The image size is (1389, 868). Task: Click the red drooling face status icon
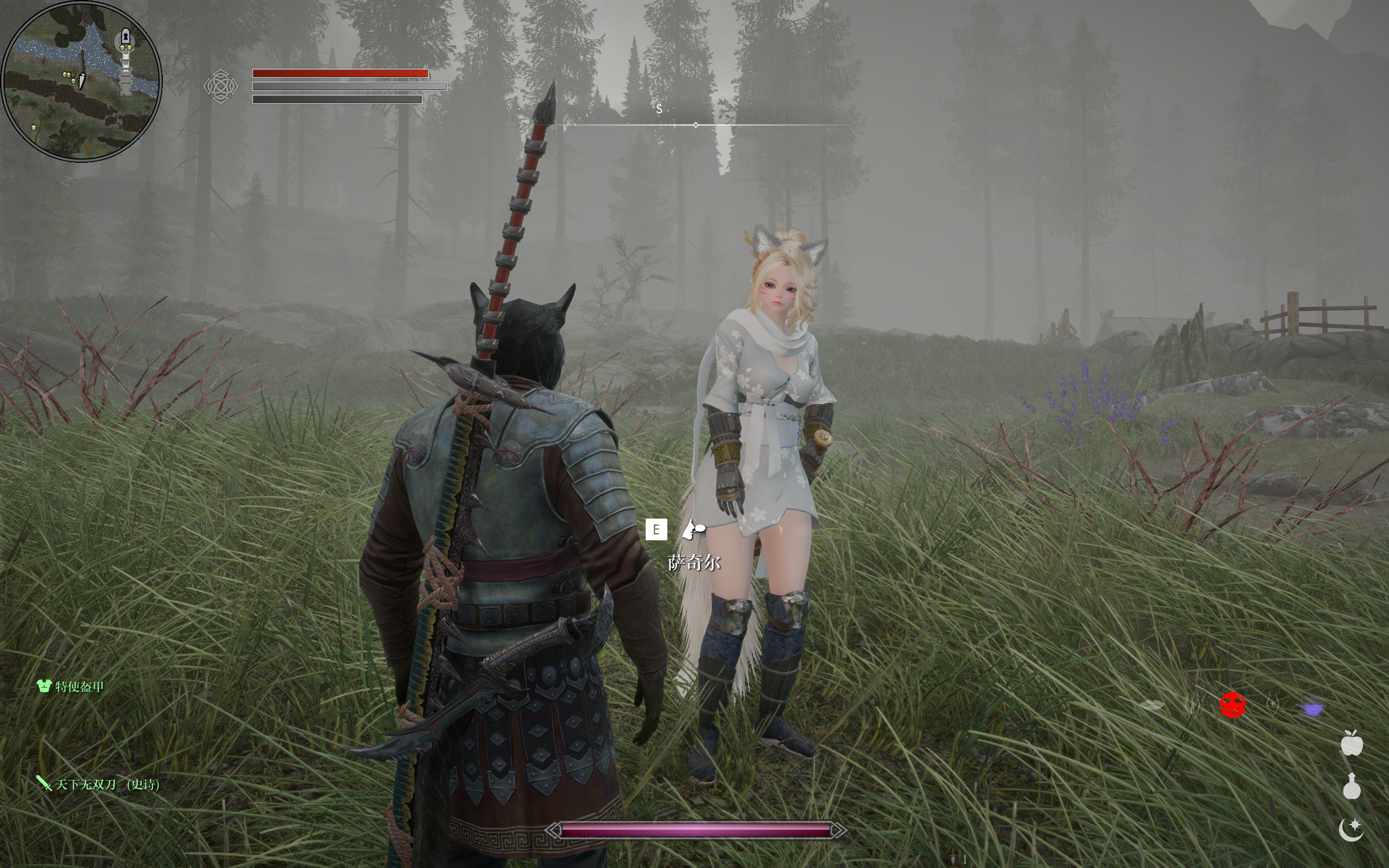tap(1232, 706)
